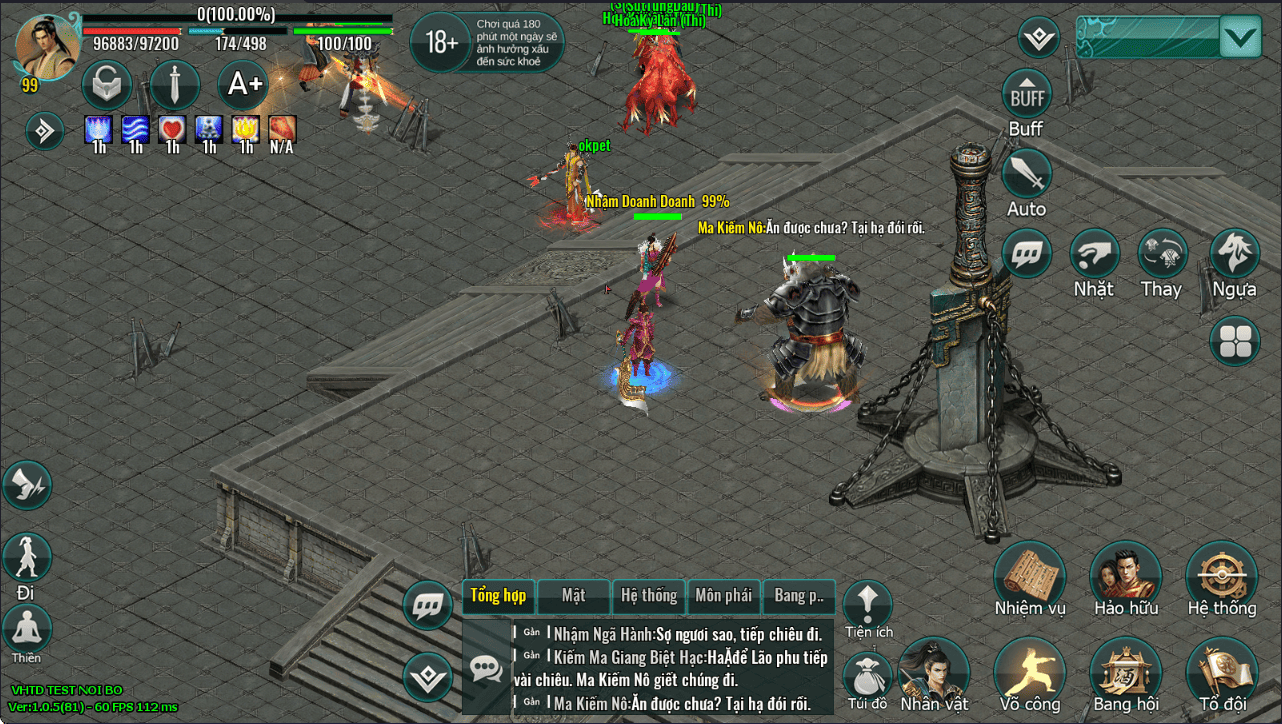The height and width of the screenshot is (724, 1282).
Task: Open the Tiện ích utilities button
Action: click(868, 604)
